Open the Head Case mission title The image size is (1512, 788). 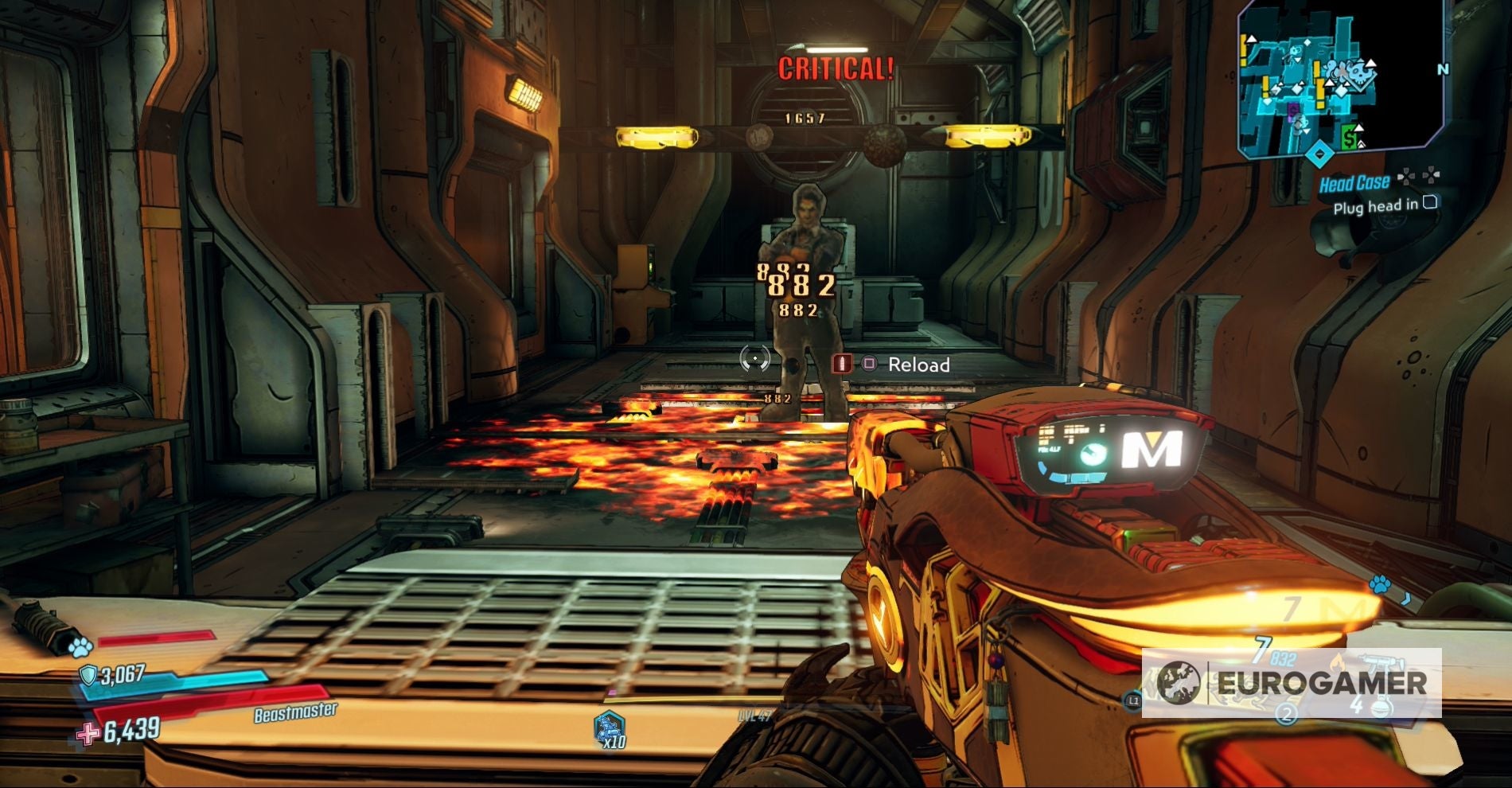(x=1355, y=182)
